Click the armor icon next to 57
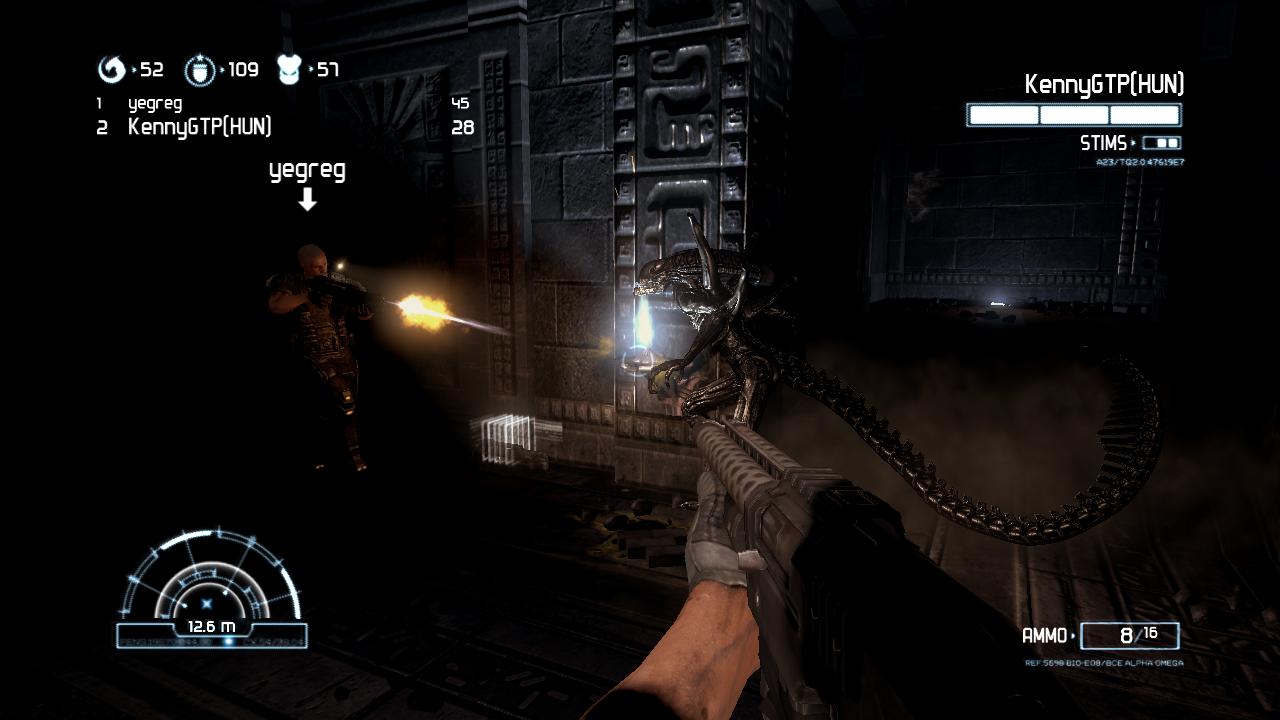The width and height of the screenshot is (1280, 720). [x=288, y=70]
